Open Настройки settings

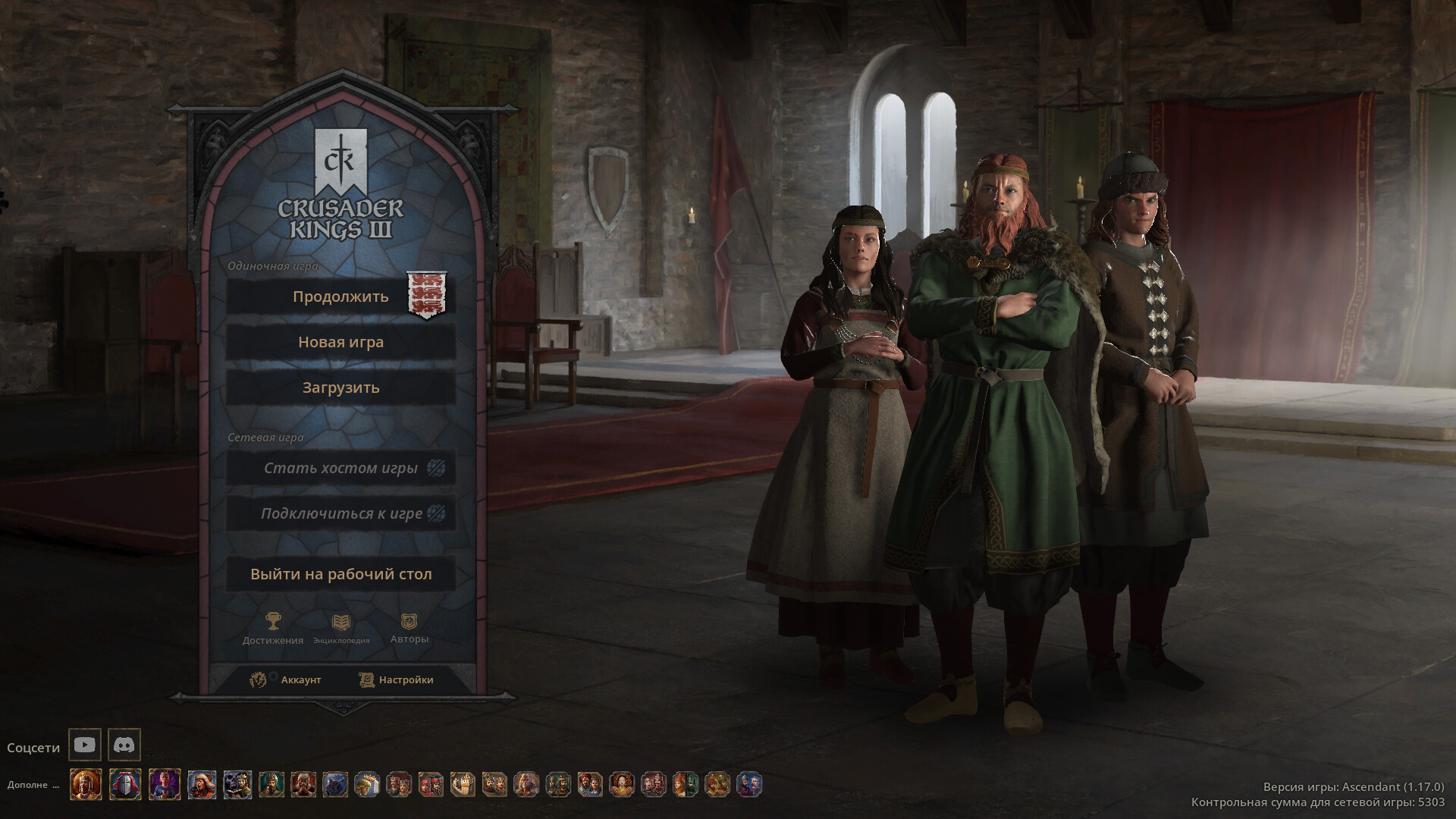pyautogui.click(x=397, y=679)
